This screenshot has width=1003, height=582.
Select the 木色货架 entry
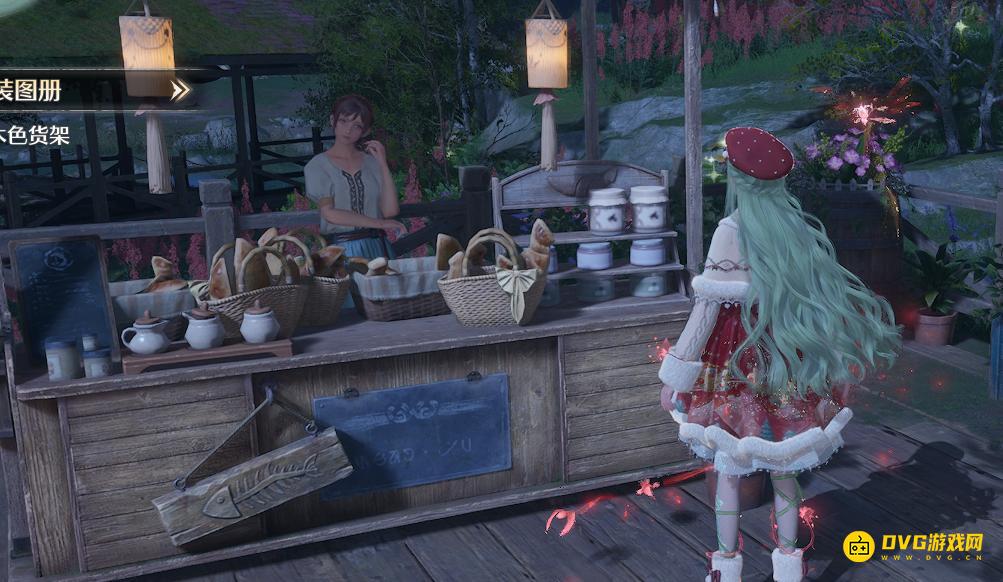pos(36,135)
